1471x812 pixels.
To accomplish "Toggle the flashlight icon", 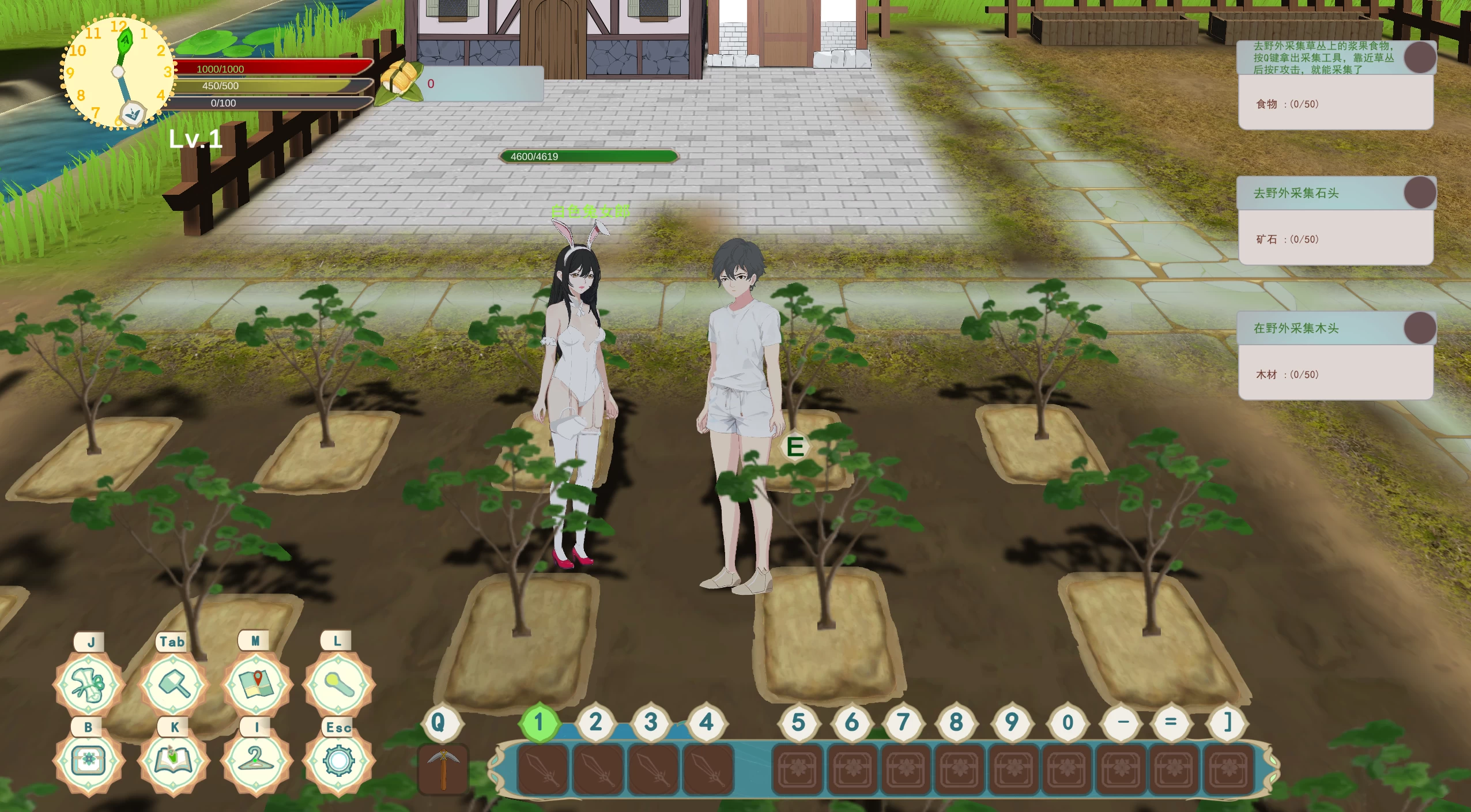I will pyautogui.click(x=339, y=684).
